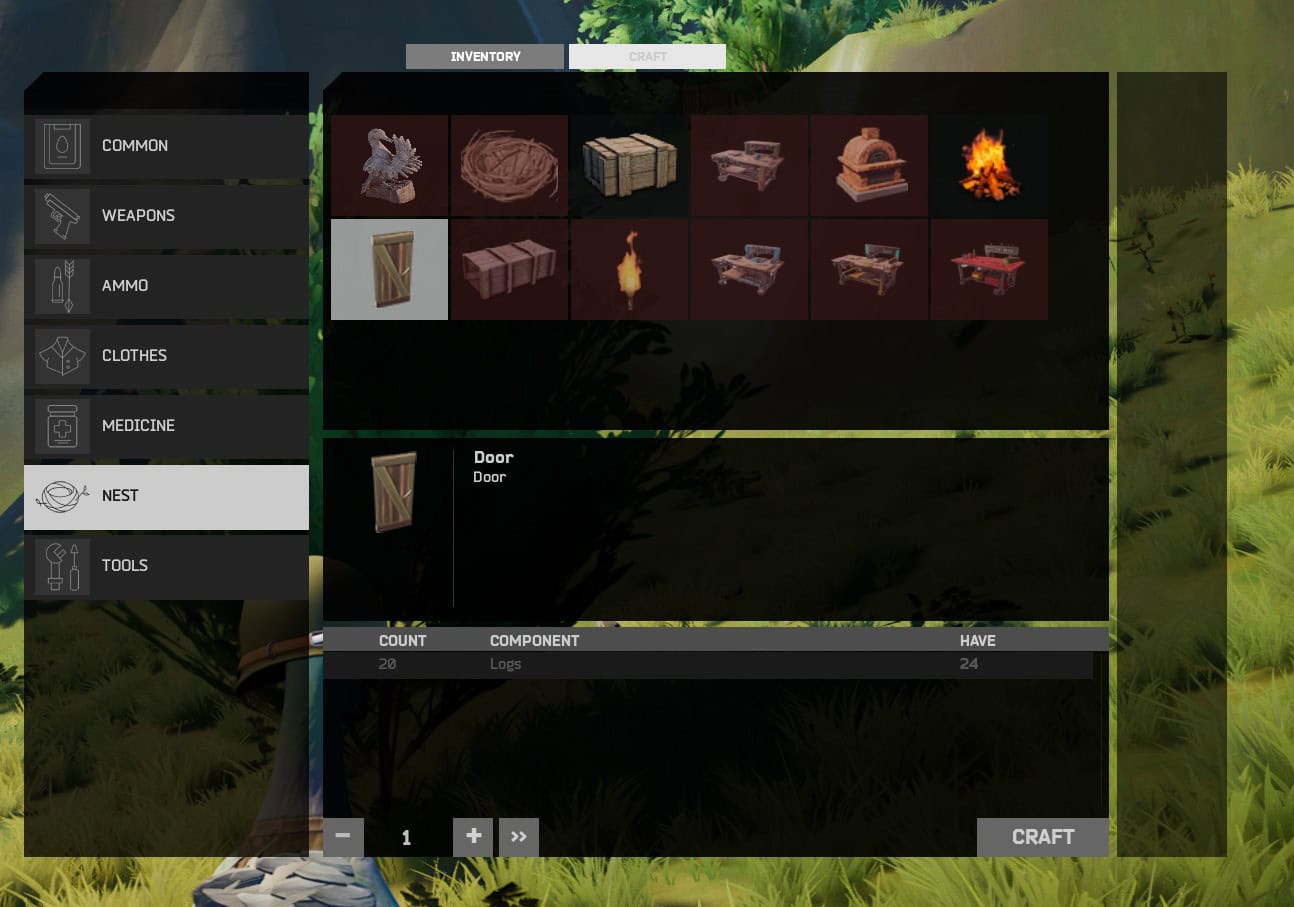Open the Medicine category
The width and height of the screenshot is (1294, 907).
tap(166, 425)
